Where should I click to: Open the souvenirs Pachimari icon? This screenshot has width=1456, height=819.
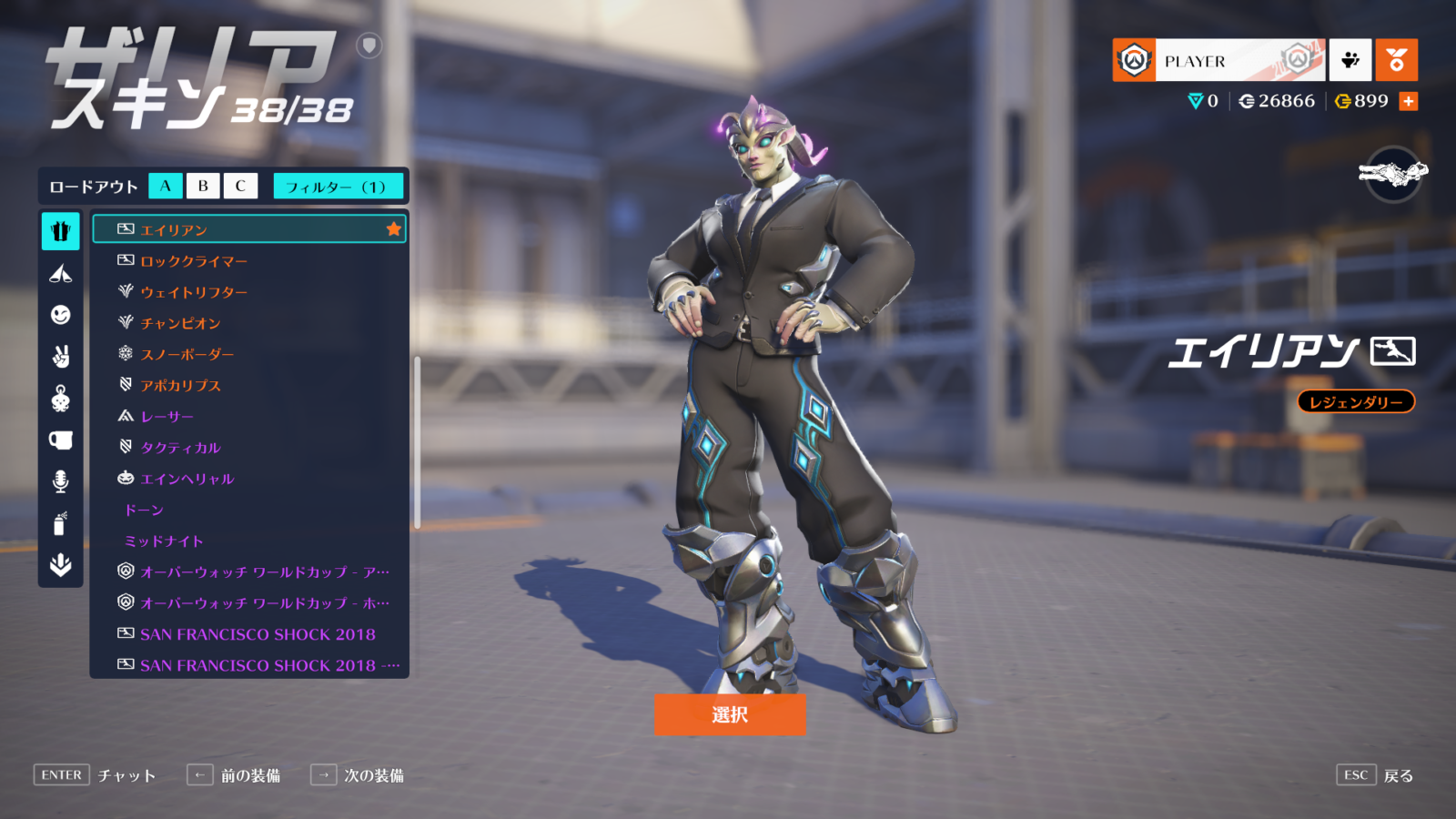(x=59, y=396)
